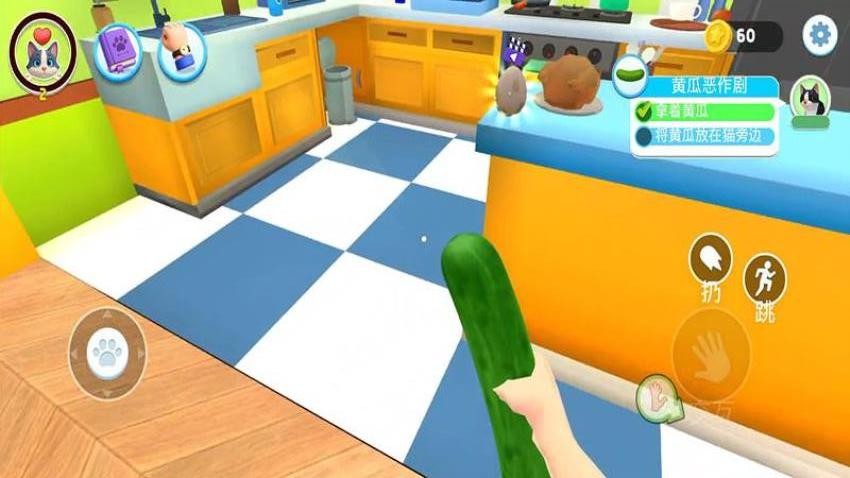Viewport: 850px width, 478px height.
Task: Select the 将黄瓜放在猫旁边 objective
Action: pyautogui.click(x=708, y=136)
